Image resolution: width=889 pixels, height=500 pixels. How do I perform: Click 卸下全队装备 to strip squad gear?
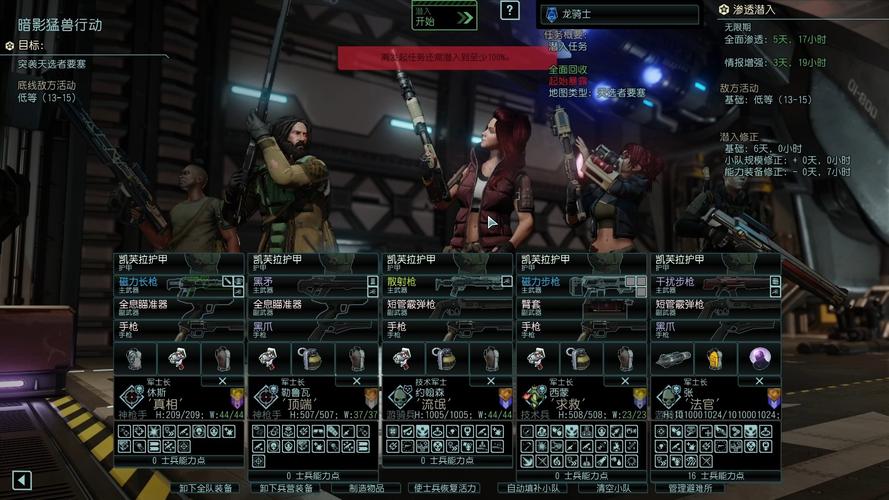[206, 489]
